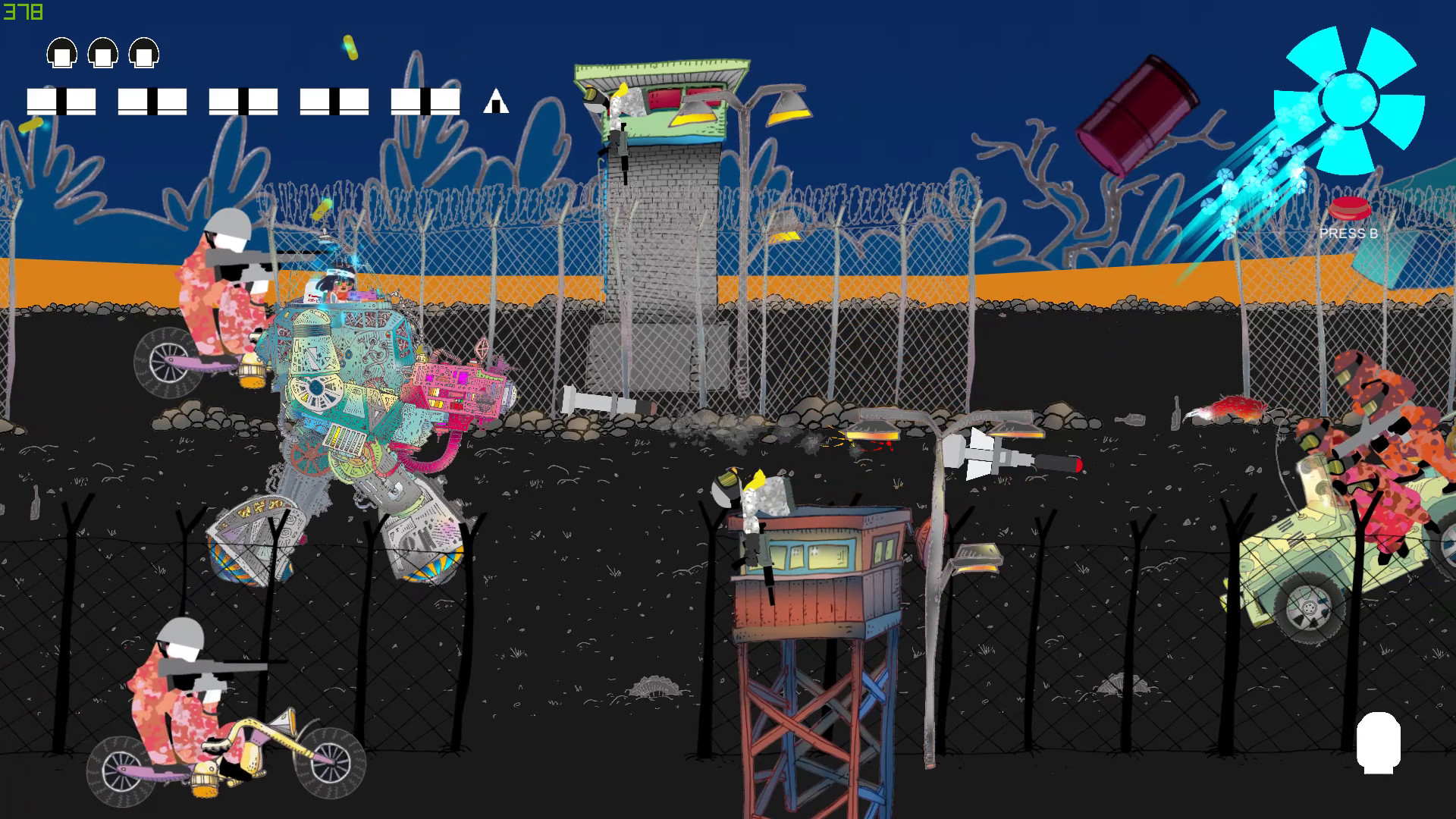Select the white triangle rice ball icon
This screenshot has width=1456, height=819.
496,101
